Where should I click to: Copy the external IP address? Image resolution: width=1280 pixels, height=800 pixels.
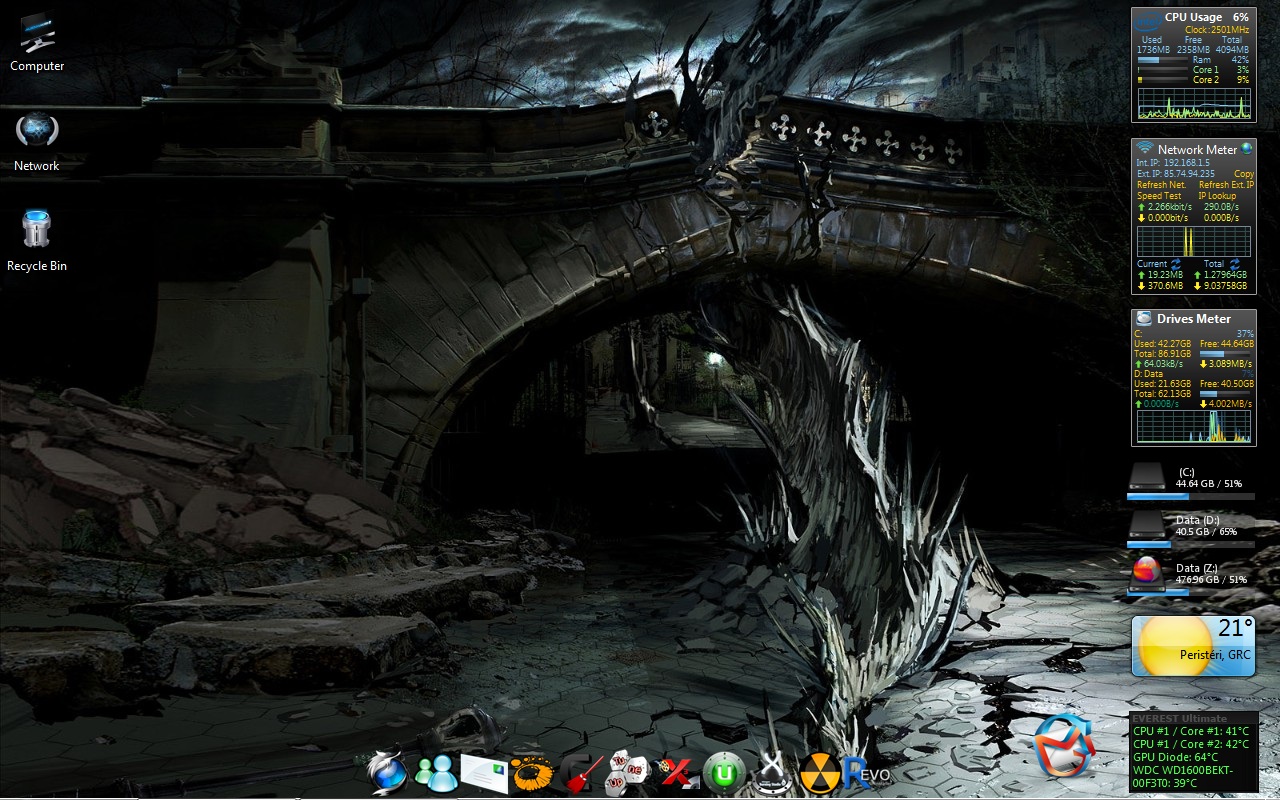(x=1244, y=174)
